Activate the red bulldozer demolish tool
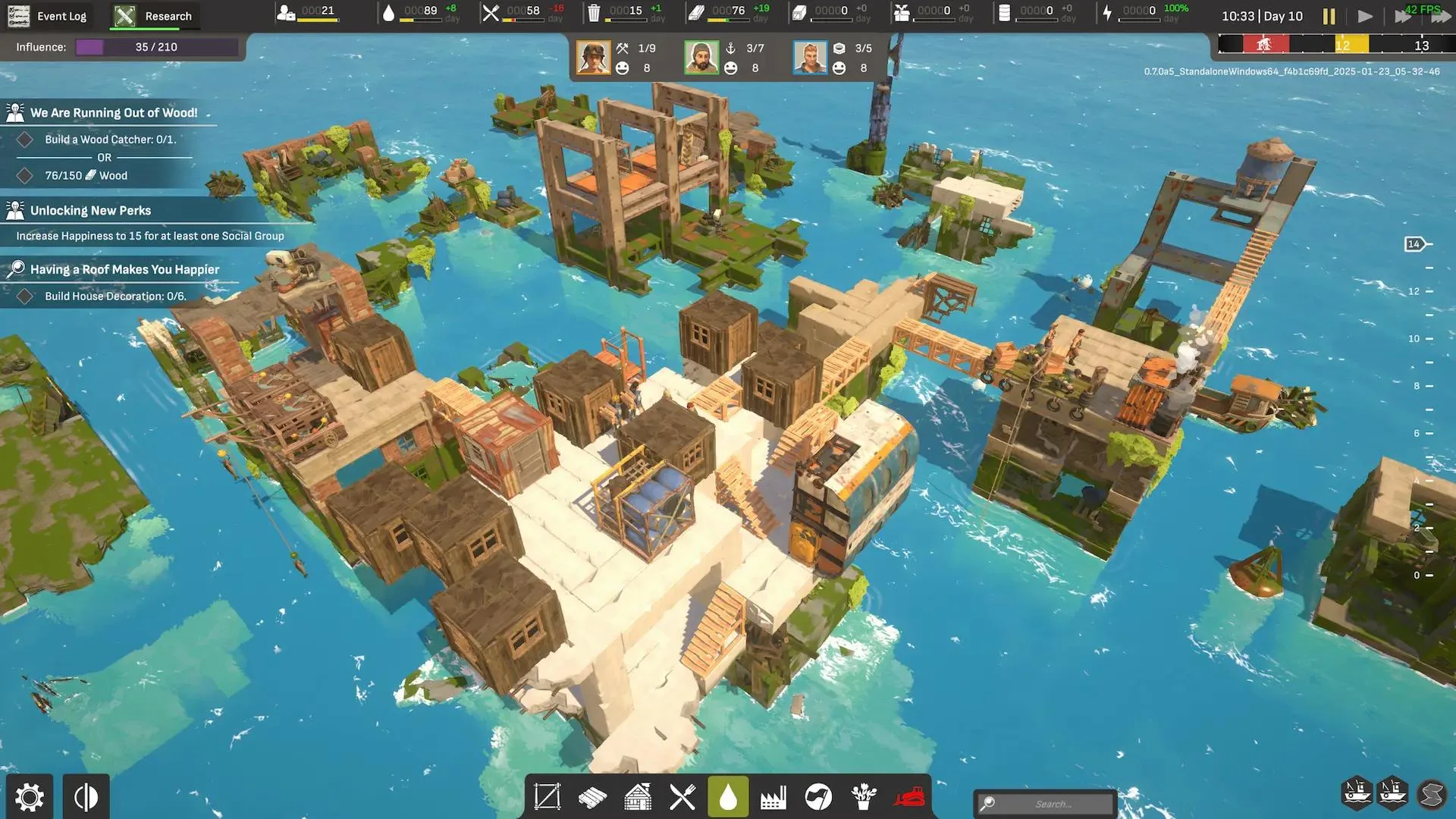This screenshot has height=819, width=1456. 909,797
